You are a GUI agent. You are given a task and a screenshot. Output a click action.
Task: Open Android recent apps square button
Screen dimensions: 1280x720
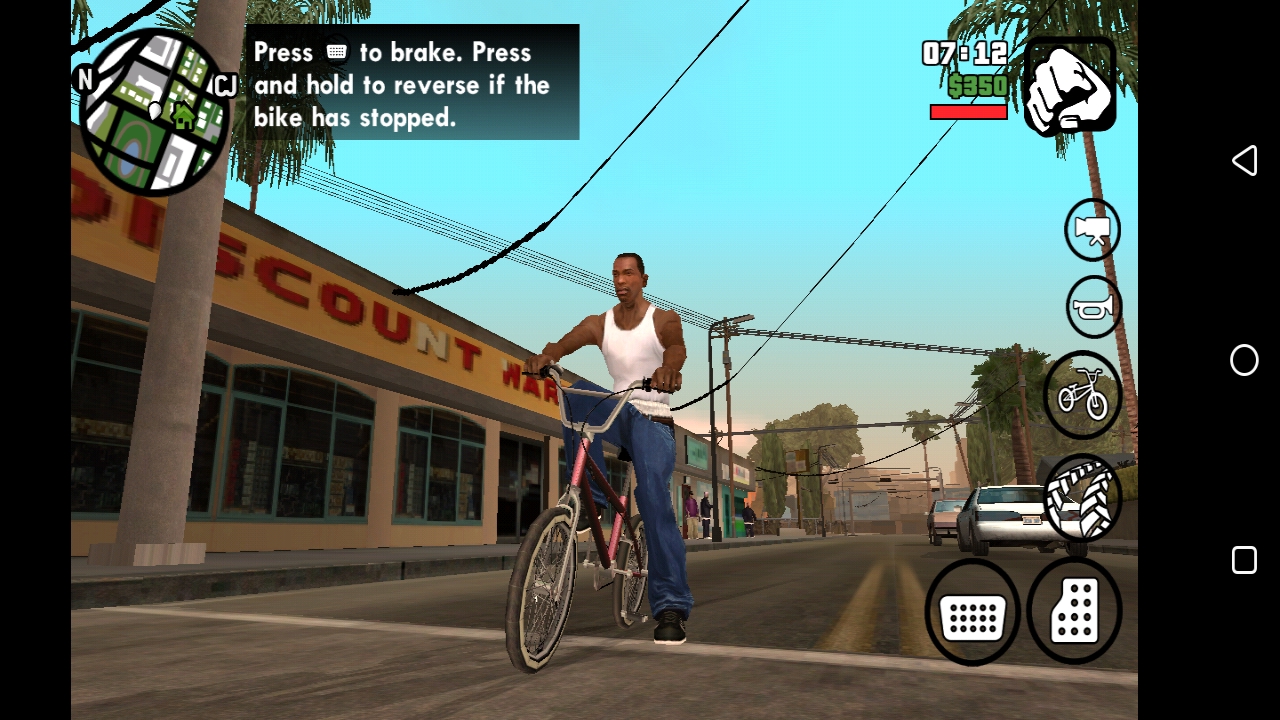[1244, 560]
